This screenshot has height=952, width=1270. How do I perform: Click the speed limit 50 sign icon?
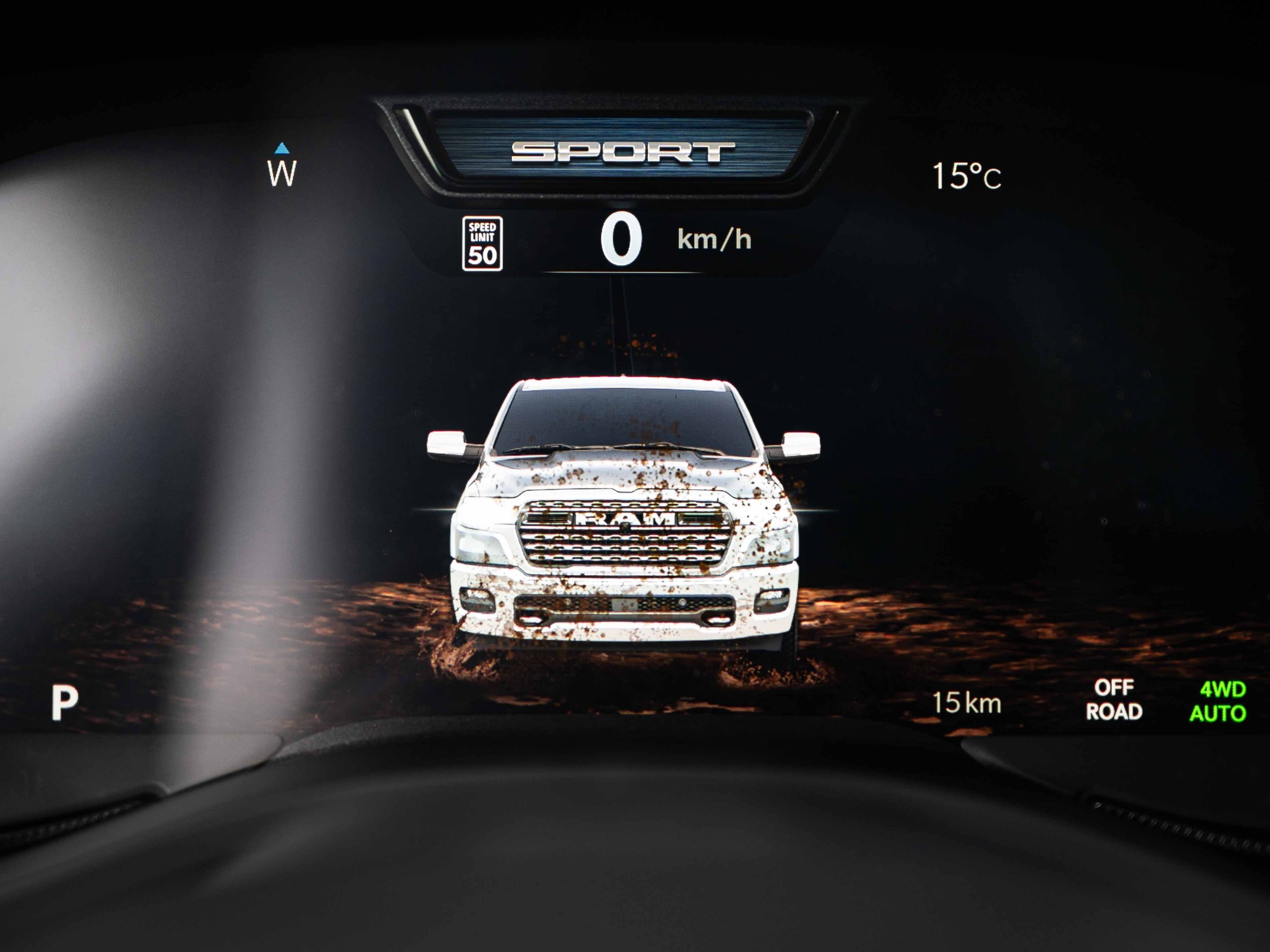[x=482, y=243]
